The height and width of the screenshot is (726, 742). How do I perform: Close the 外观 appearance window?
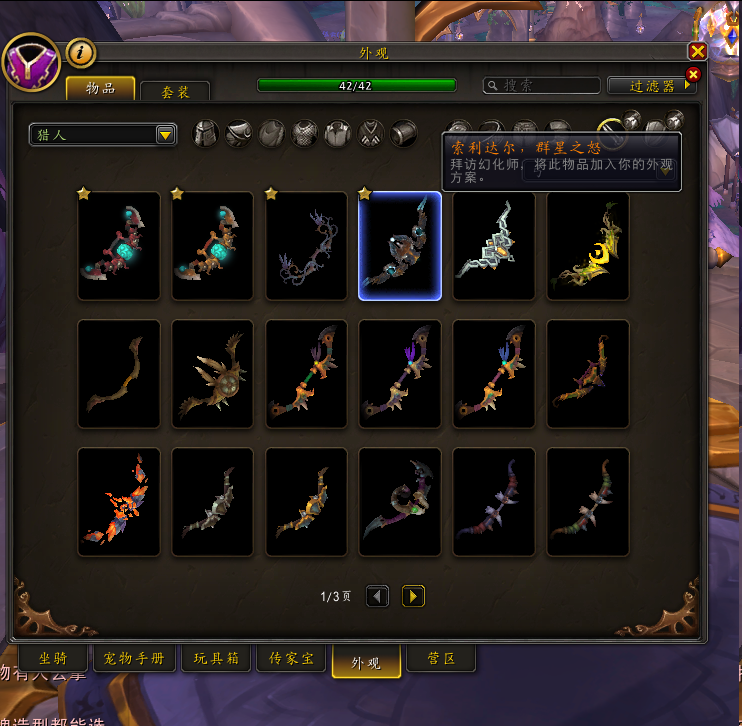(x=698, y=52)
